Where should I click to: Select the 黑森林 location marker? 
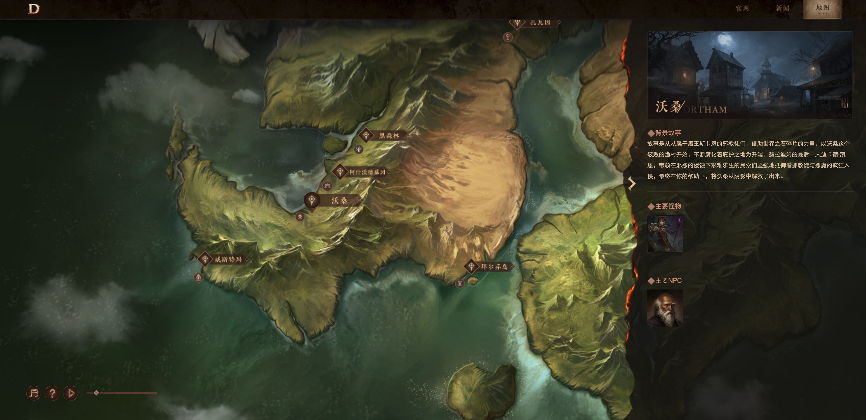(367, 135)
